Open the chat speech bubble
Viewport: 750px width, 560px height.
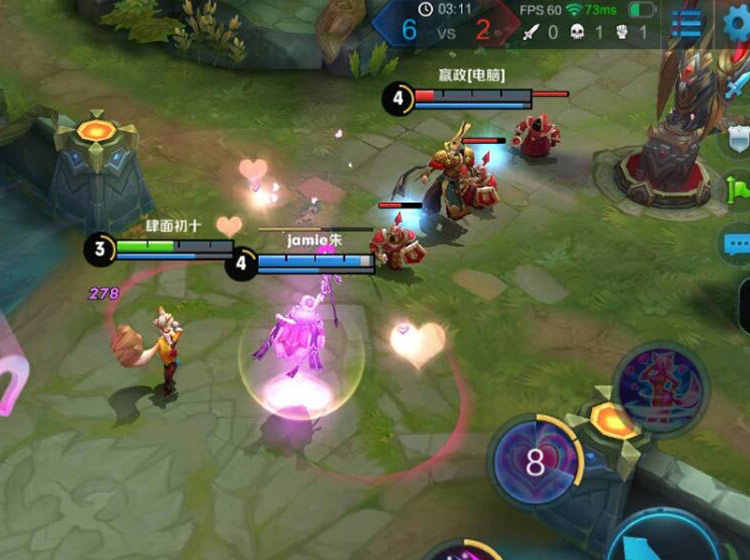pos(737,243)
